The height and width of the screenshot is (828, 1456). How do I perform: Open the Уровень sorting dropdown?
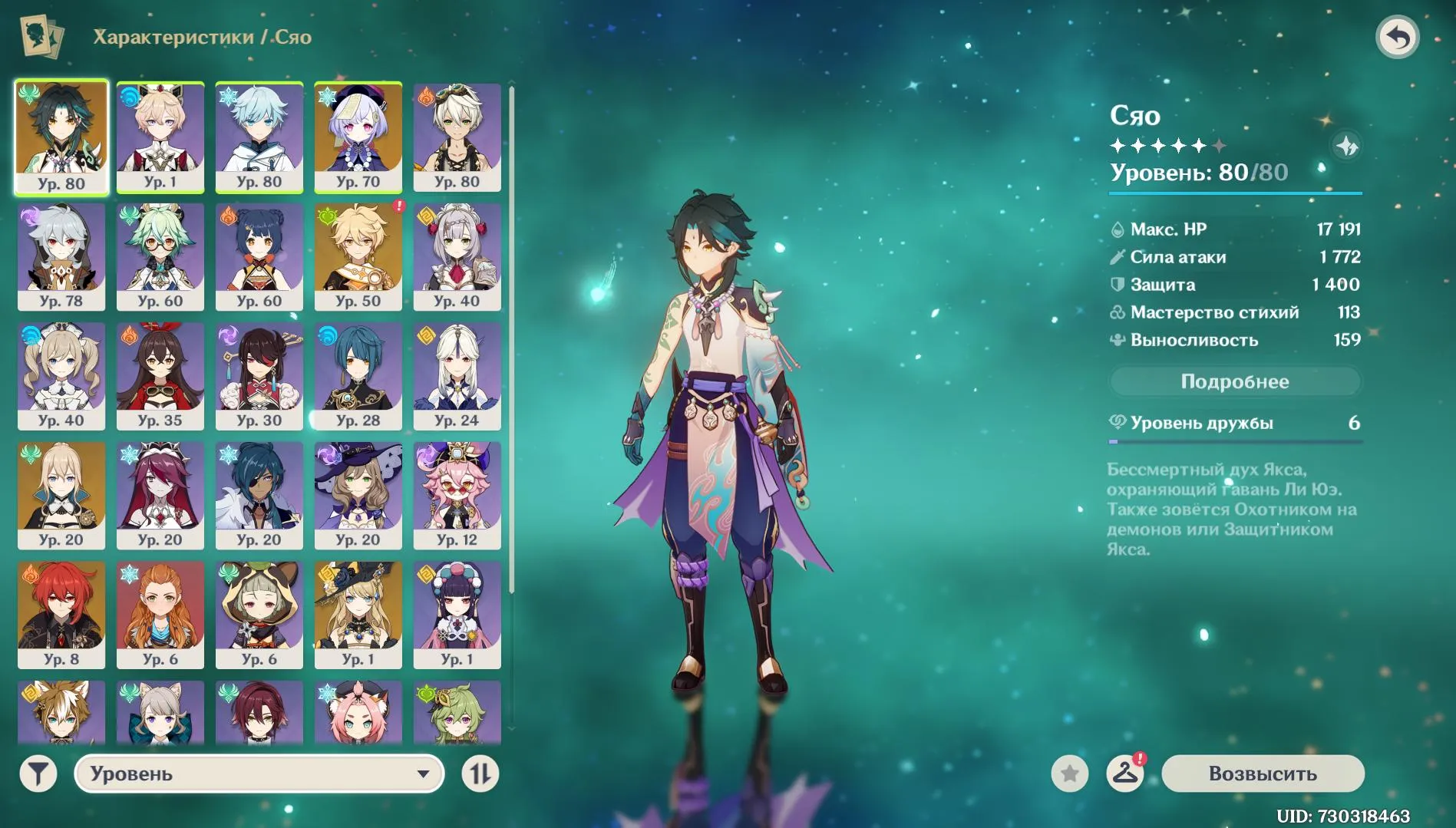tap(259, 774)
